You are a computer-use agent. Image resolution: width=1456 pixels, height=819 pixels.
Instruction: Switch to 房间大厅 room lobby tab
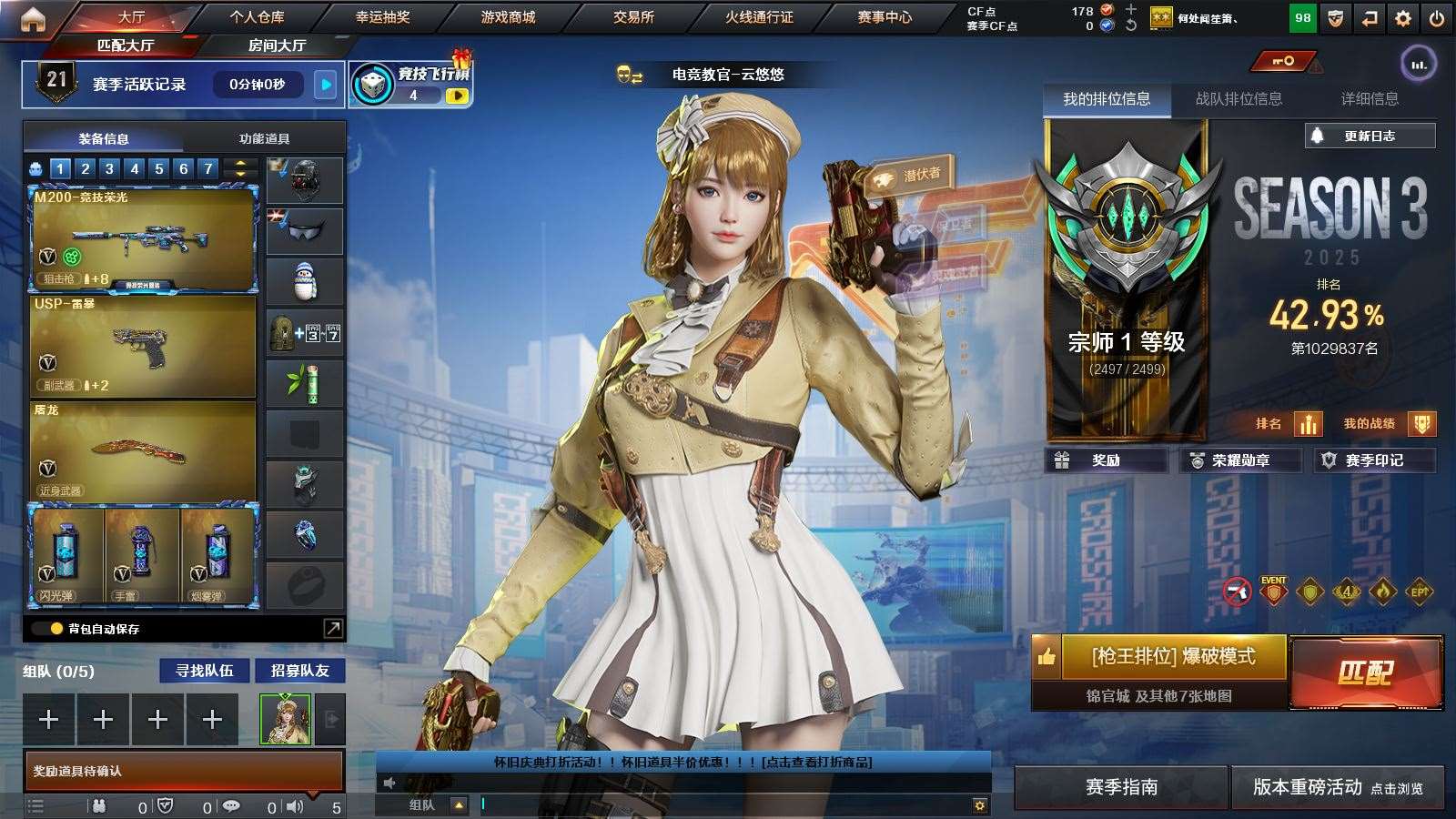click(x=277, y=45)
